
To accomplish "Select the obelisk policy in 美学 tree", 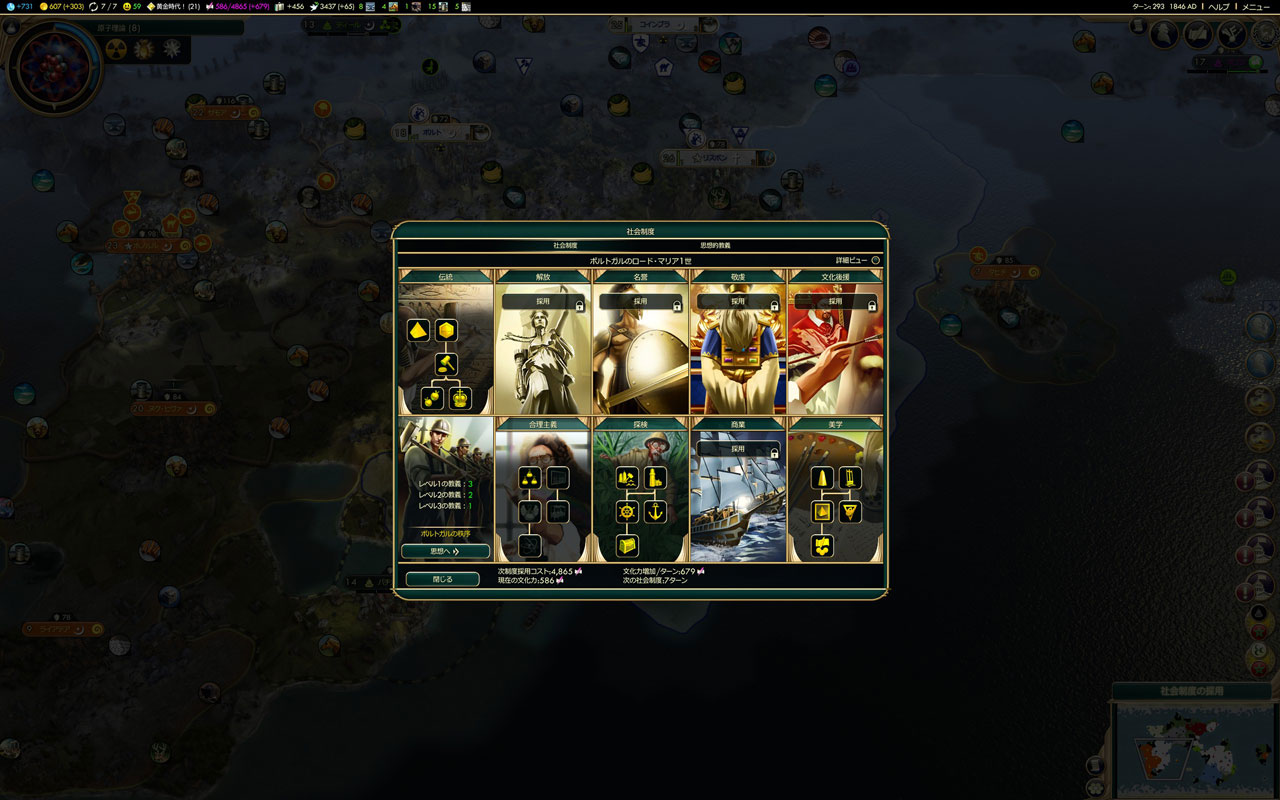I will click(822, 478).
